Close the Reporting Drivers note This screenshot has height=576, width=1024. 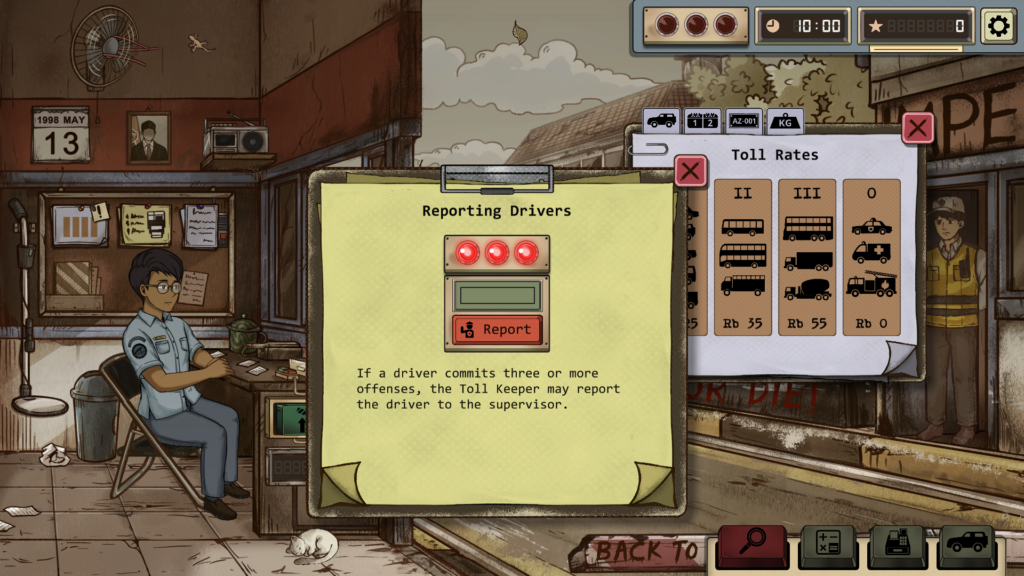[x=690, y=170]
